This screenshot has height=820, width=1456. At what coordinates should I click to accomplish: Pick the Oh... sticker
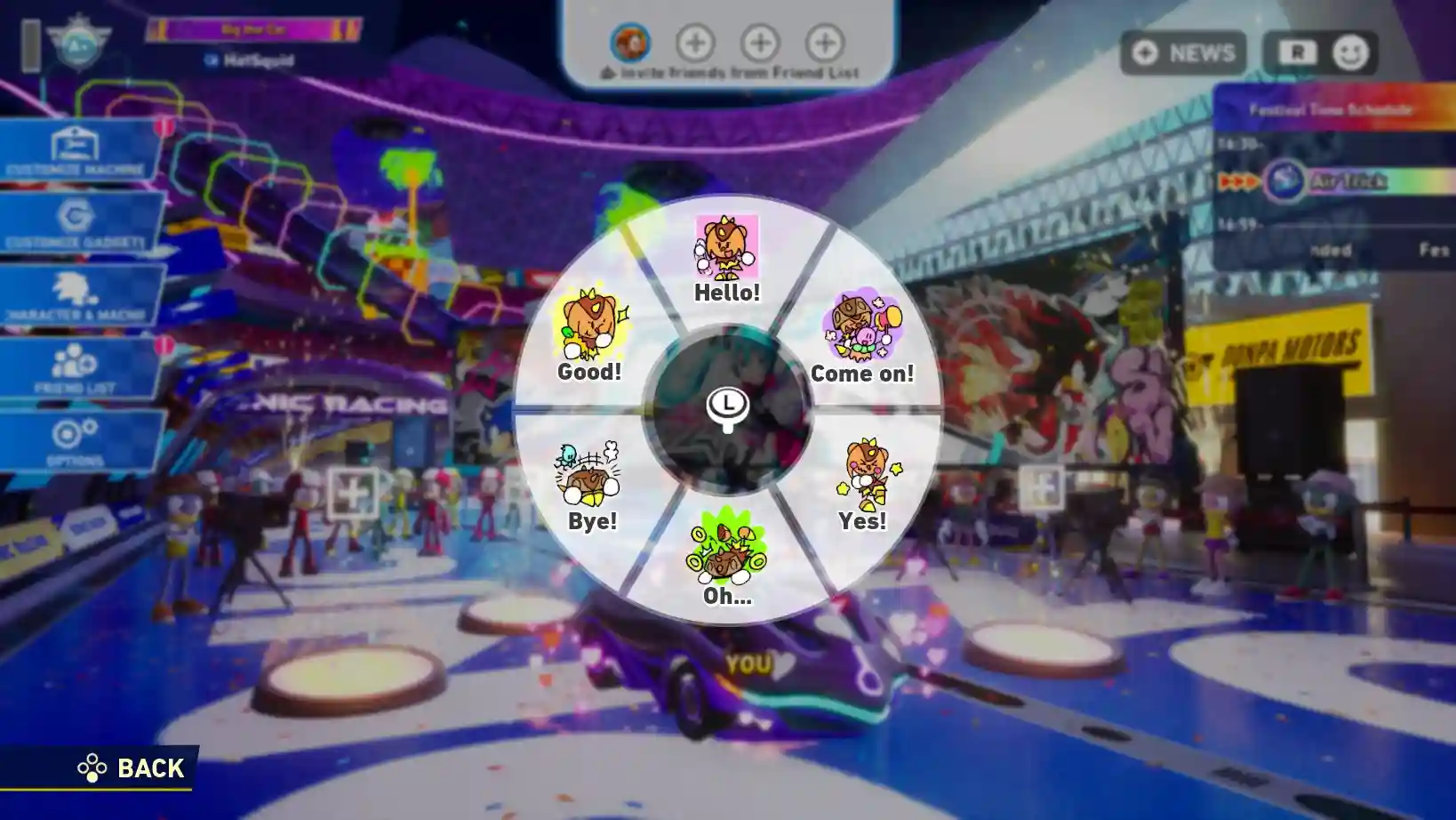click(x=727, y=560)
